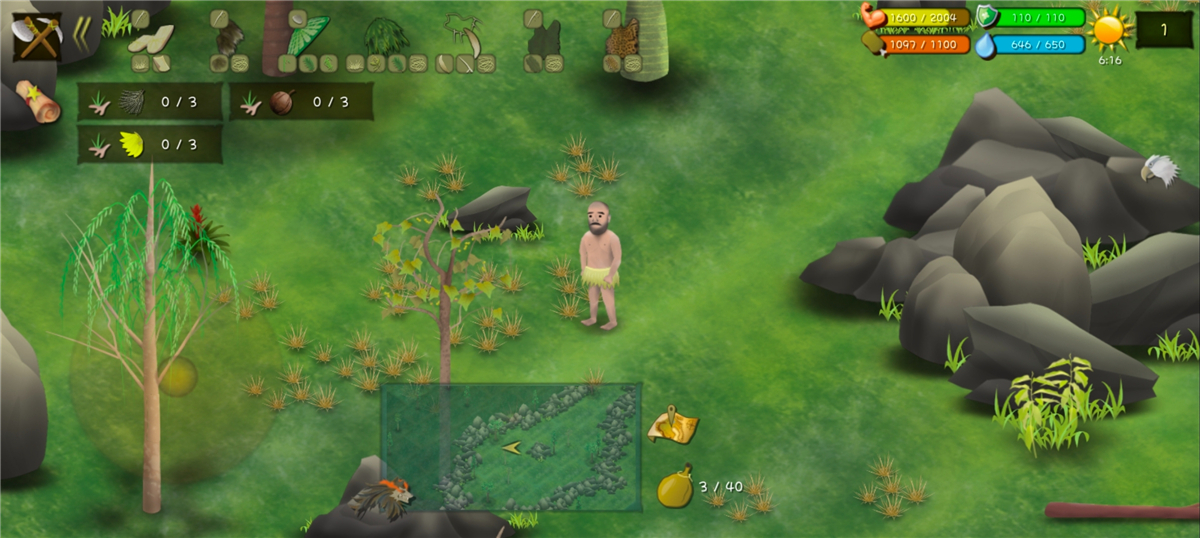Viewport: 1200px width, 538px height.
Task: Choose the green leaf crafting recipe
Action: pyautogui.click(x=308, y=36)
